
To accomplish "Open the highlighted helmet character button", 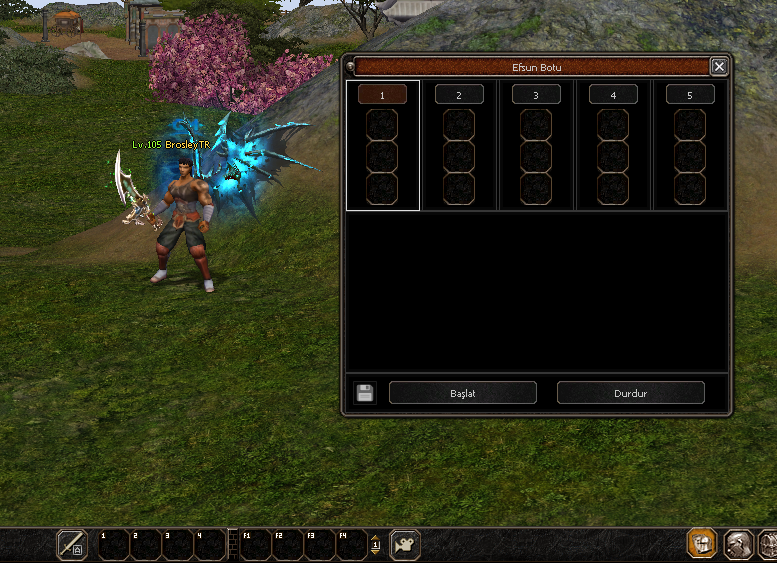I will point(701,544).
